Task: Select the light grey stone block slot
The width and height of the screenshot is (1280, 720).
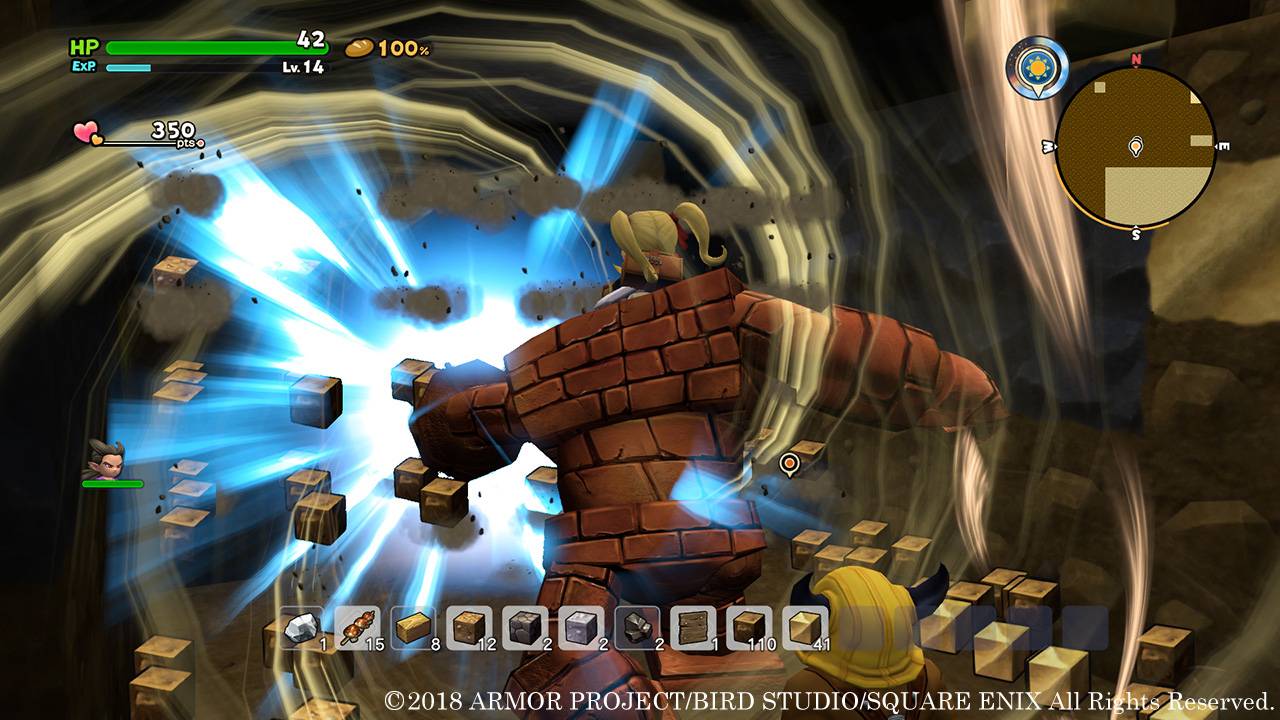Action: point(582,628)
